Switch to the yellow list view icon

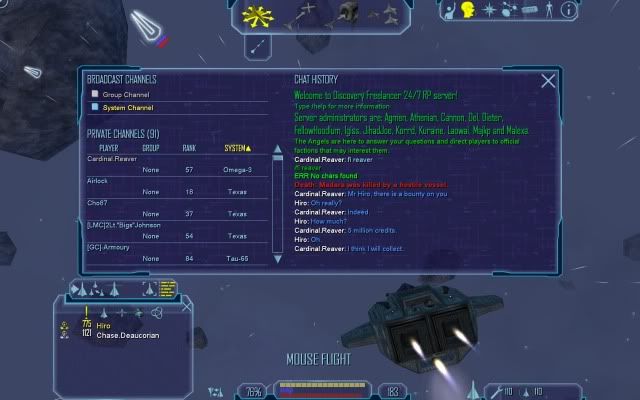[167, 288]
